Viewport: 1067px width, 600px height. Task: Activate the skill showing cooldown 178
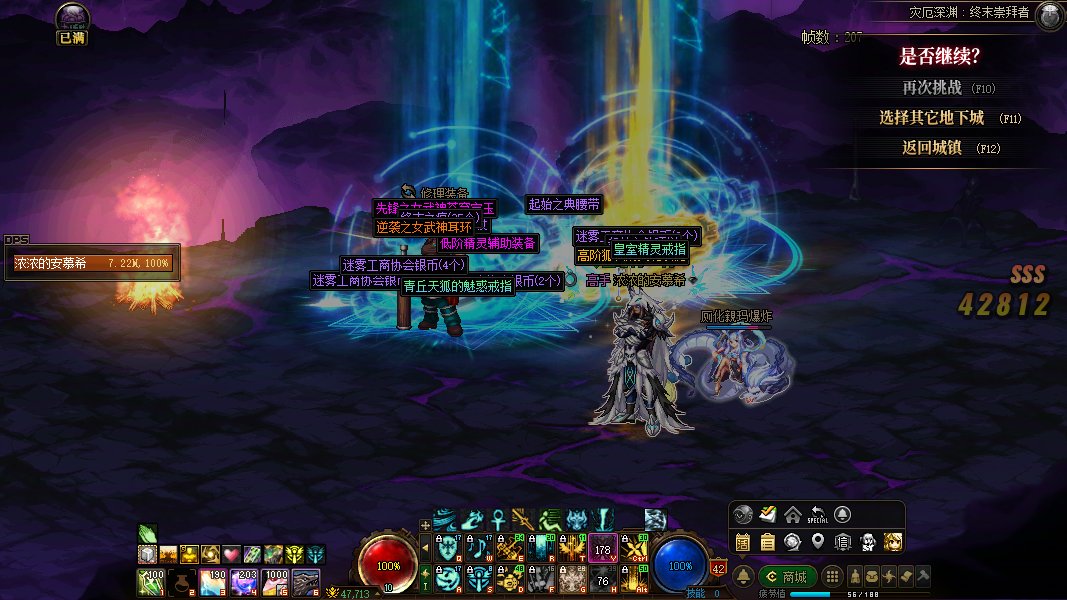coord(602,548)
